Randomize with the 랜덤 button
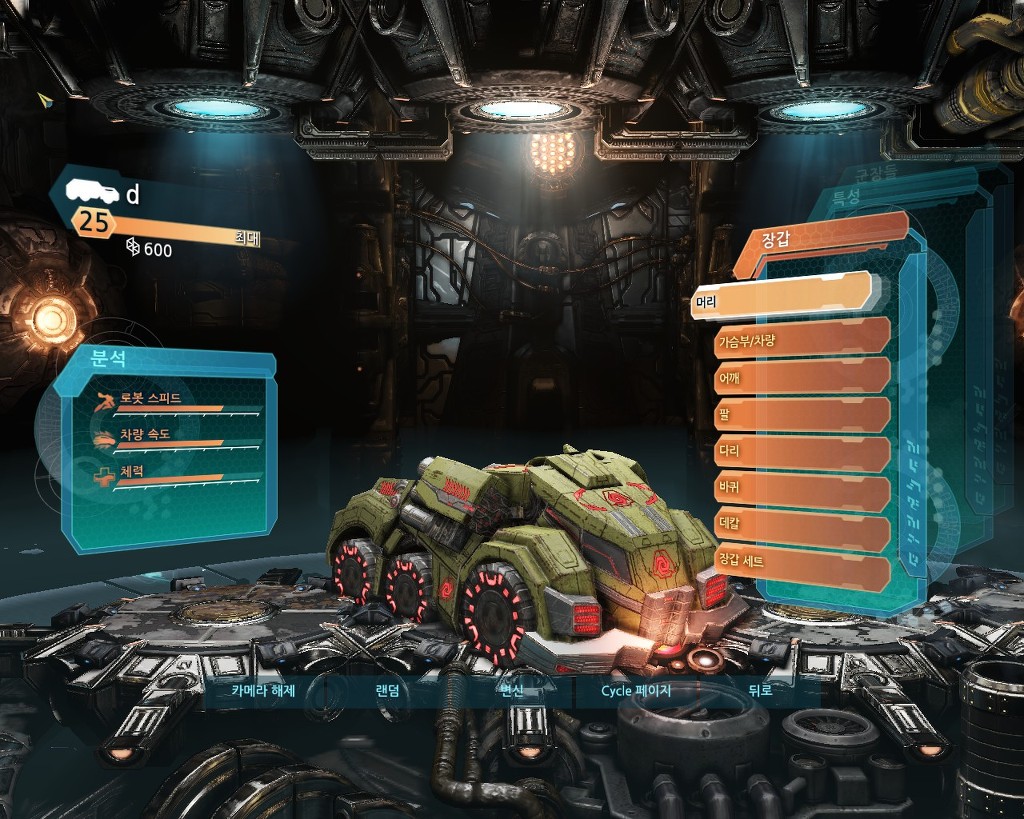This screenshot has width=1024, height=819. click(387, 690)
